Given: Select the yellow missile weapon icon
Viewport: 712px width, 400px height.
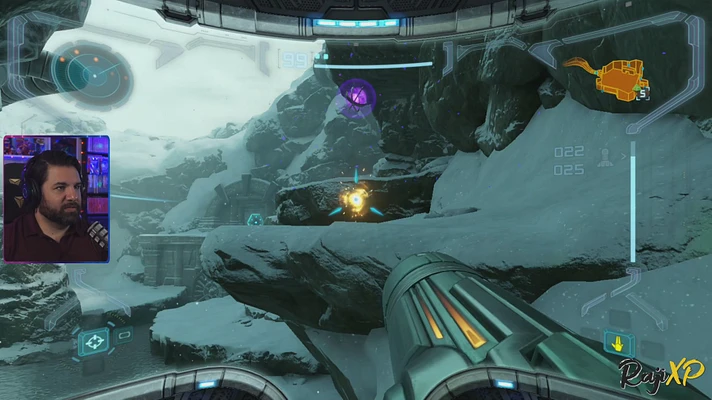Looking at the screenshot, I should pos(619,345).
